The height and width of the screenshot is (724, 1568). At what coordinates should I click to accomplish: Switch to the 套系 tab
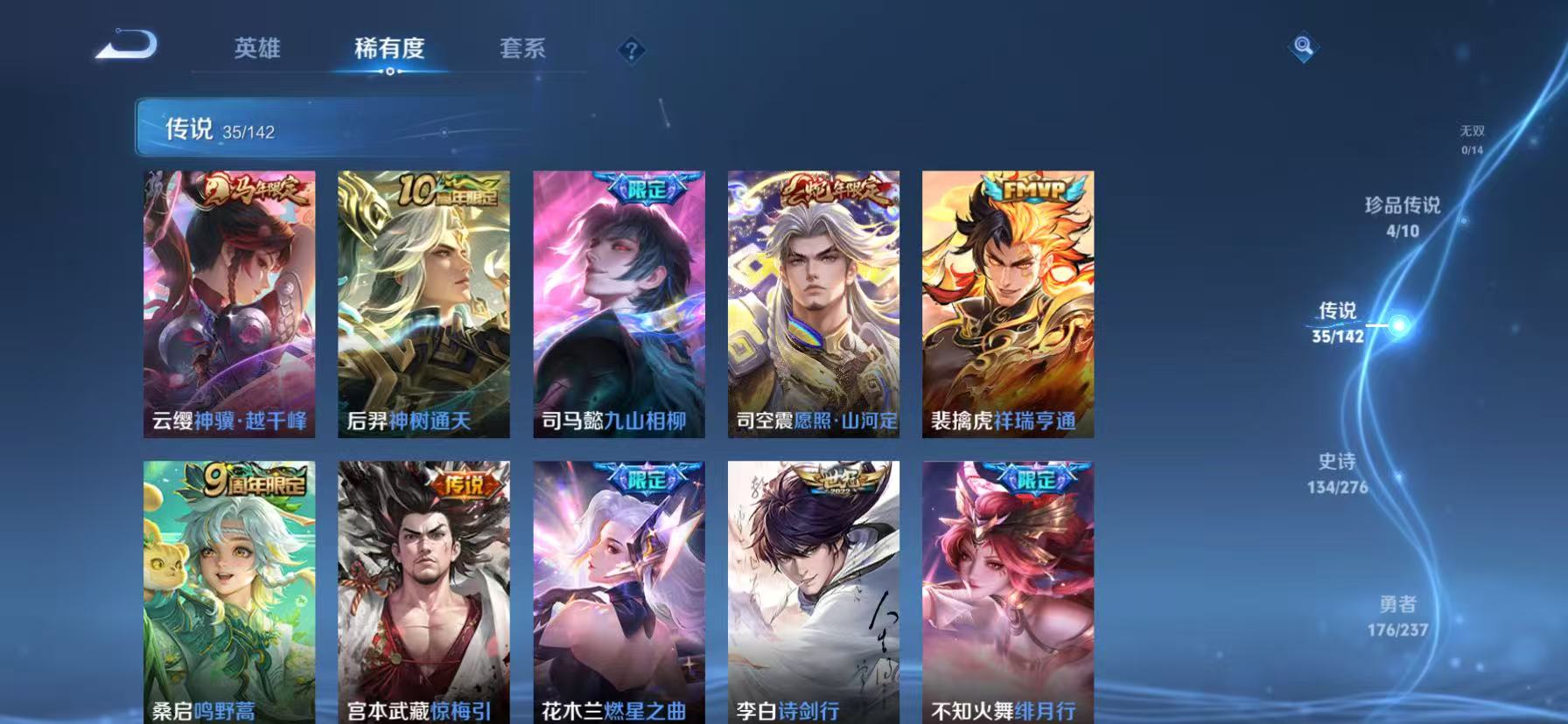point(521,50)
